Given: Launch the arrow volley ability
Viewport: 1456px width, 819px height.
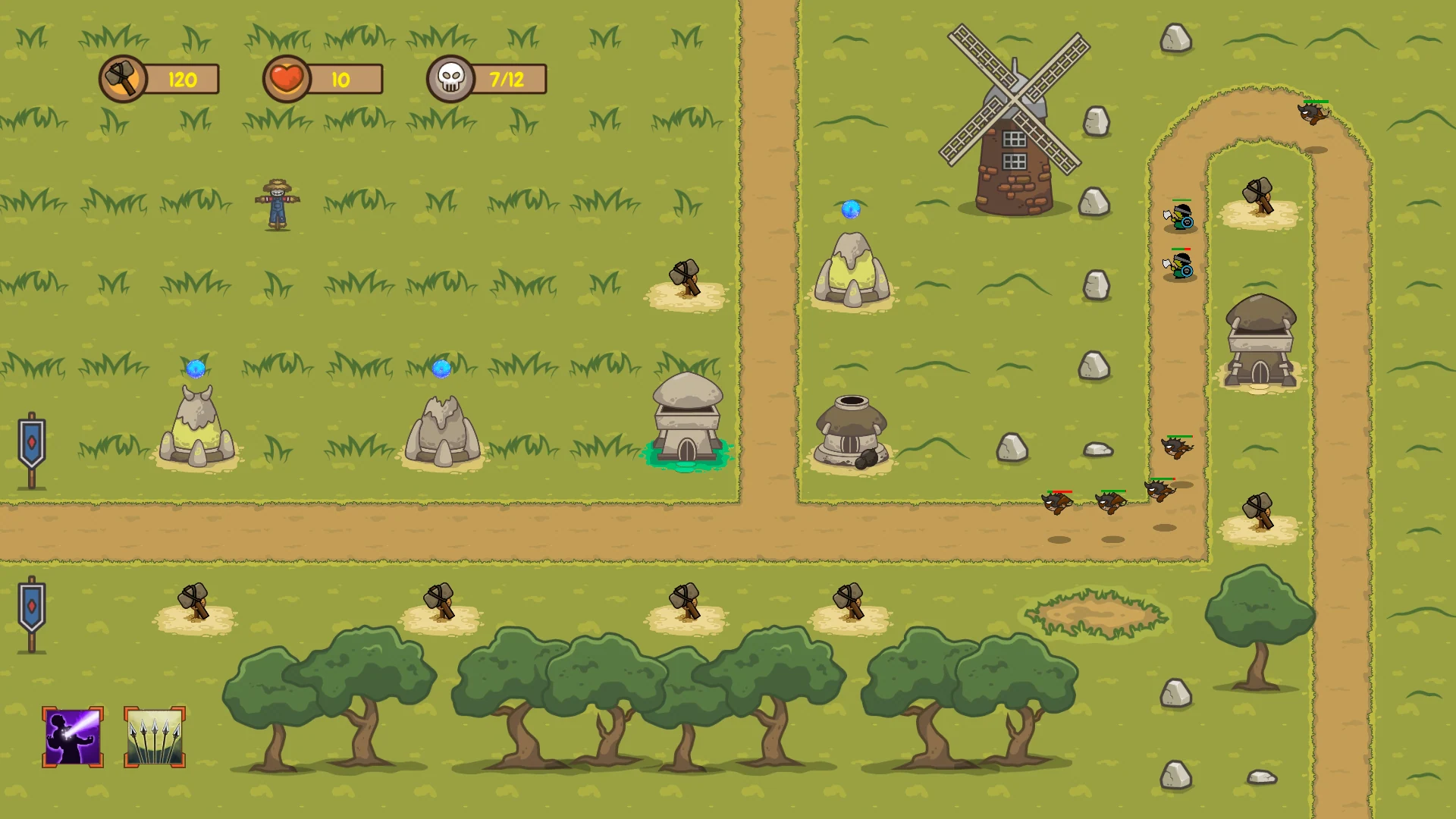Looking at the screenshot, I should (x=154, y=734).
